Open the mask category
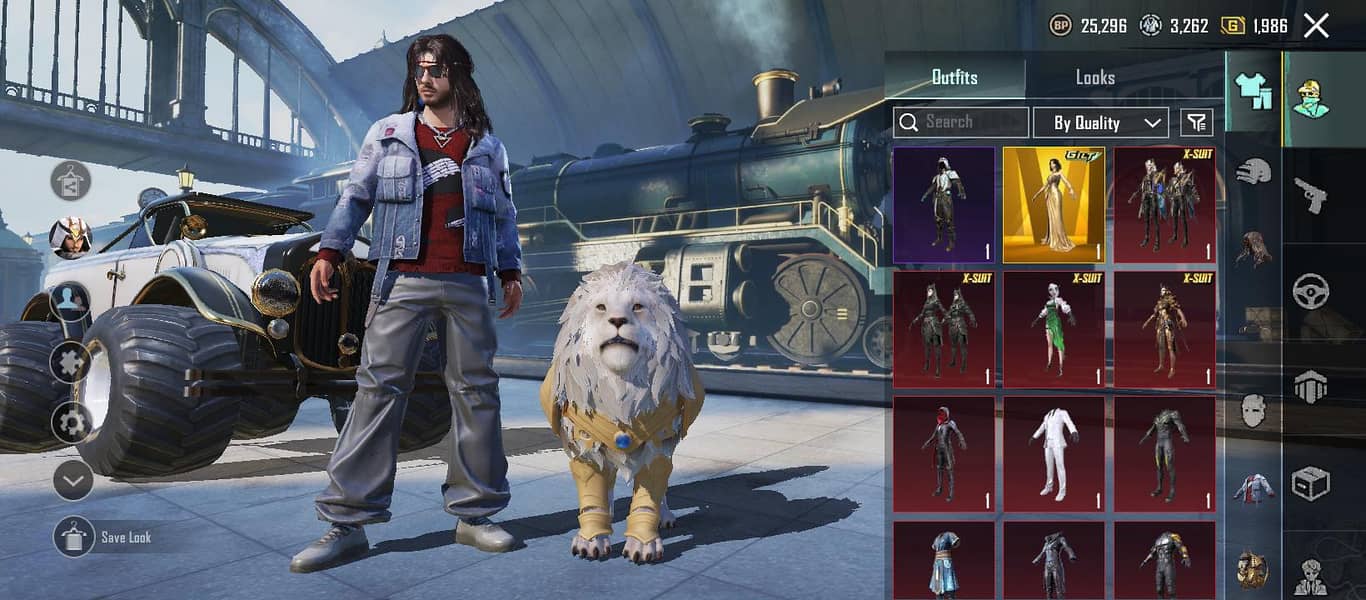The image size is (1366, 600). (x=1253, y=410)
